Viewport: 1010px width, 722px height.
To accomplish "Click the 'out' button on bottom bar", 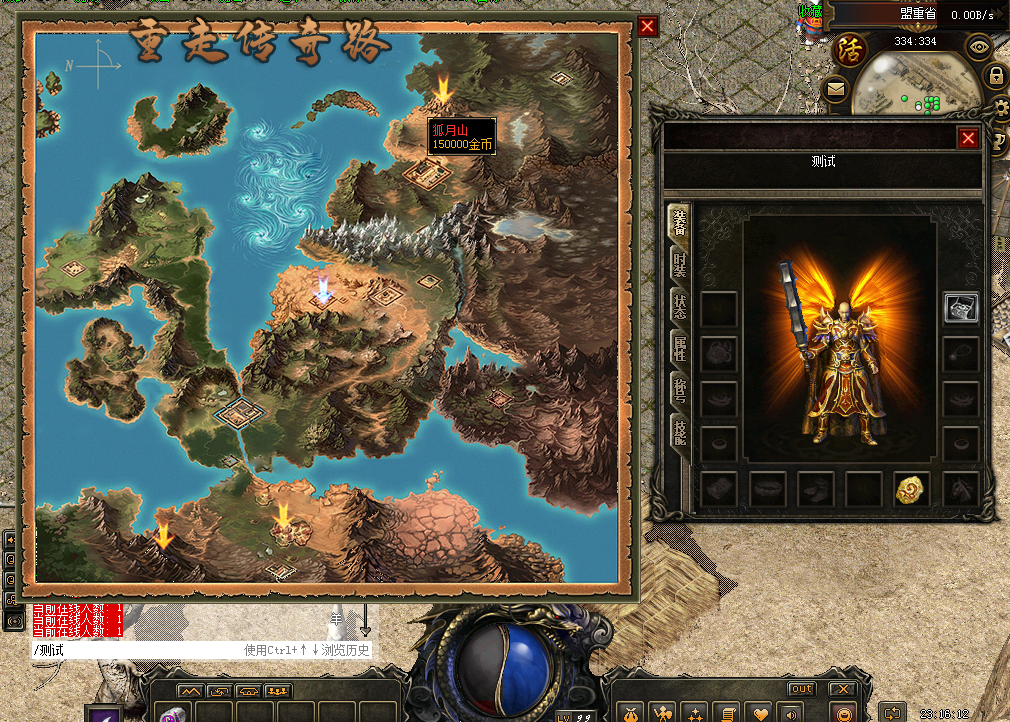I will (802, 689).
